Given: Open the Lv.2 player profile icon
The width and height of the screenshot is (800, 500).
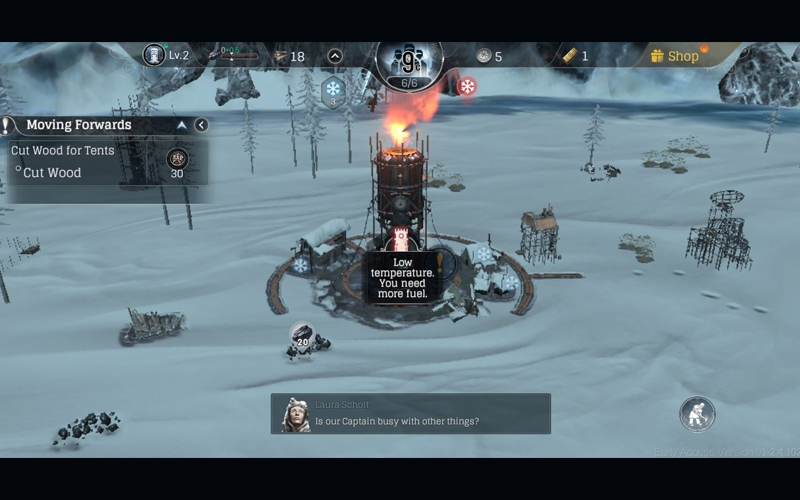Looking at the screenshot, I should pos(154,55).
